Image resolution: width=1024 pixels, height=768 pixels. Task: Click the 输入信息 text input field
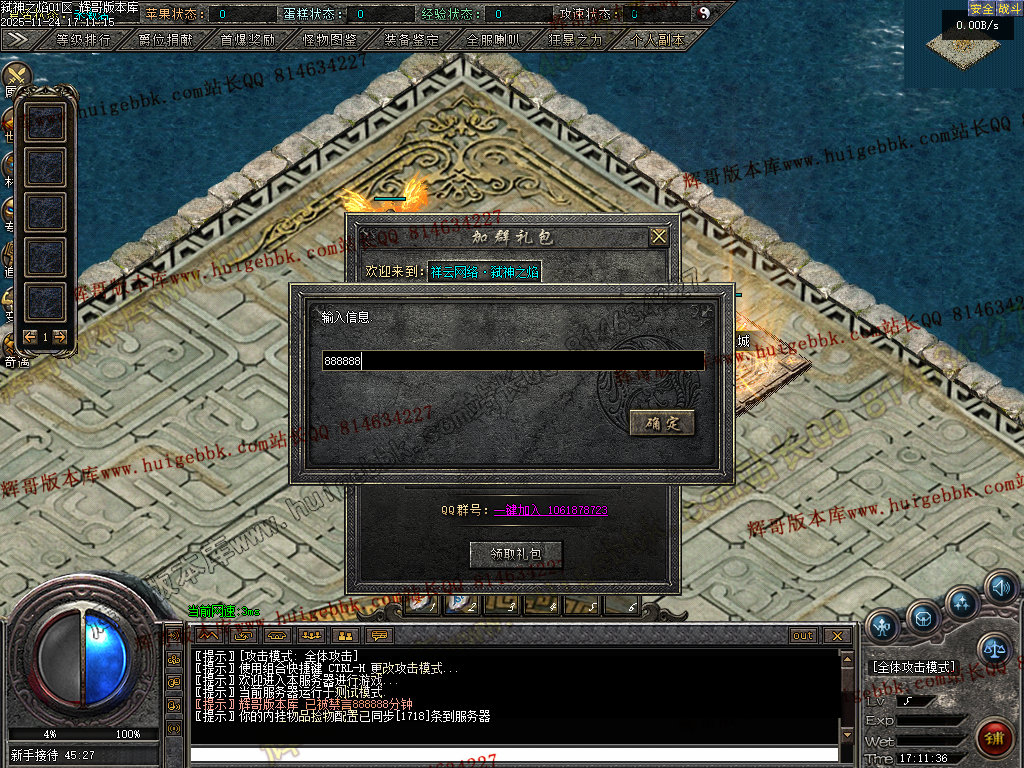coord(512,361)
